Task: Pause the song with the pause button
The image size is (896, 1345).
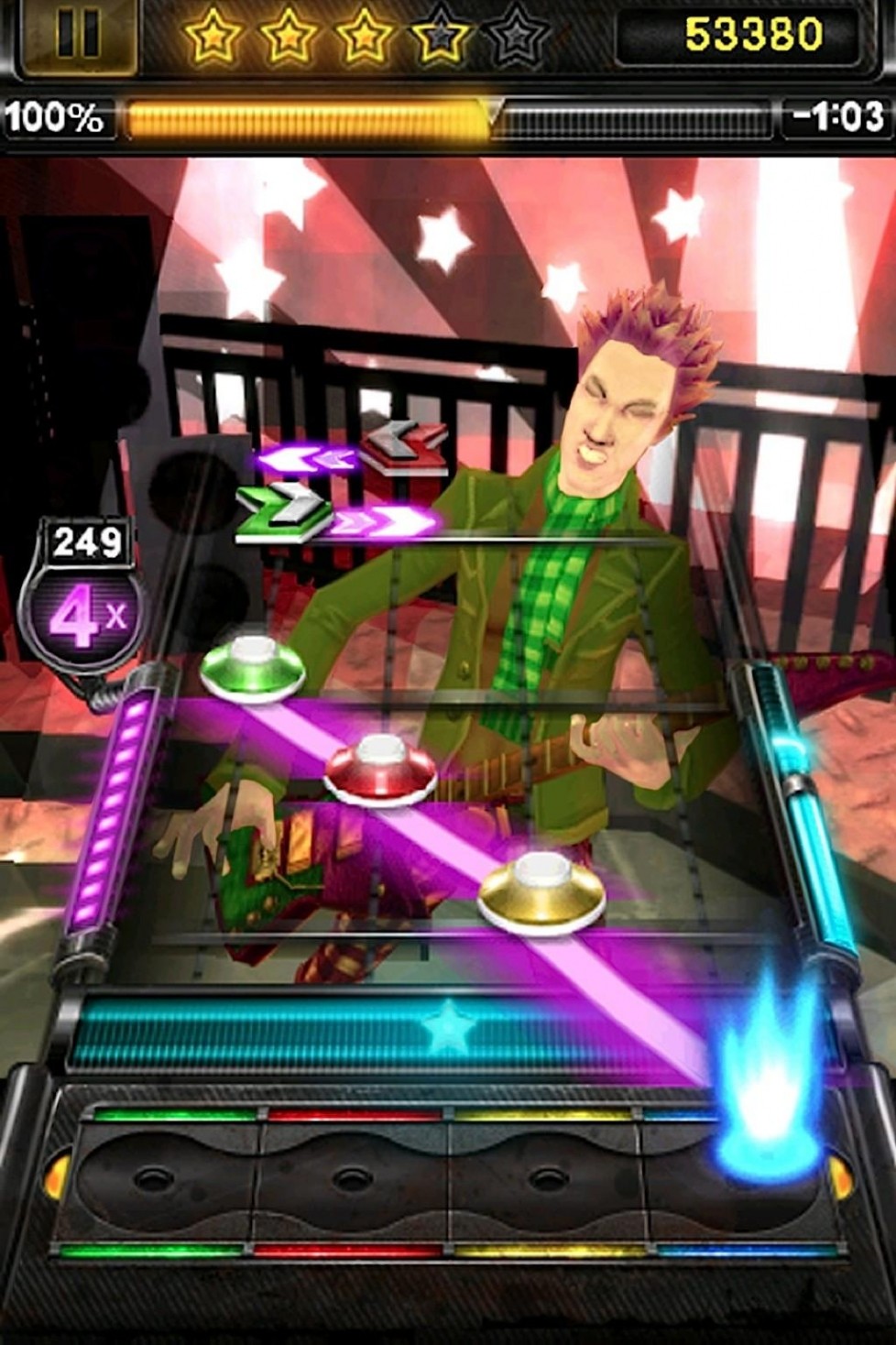Action: [x=77, y=35]
